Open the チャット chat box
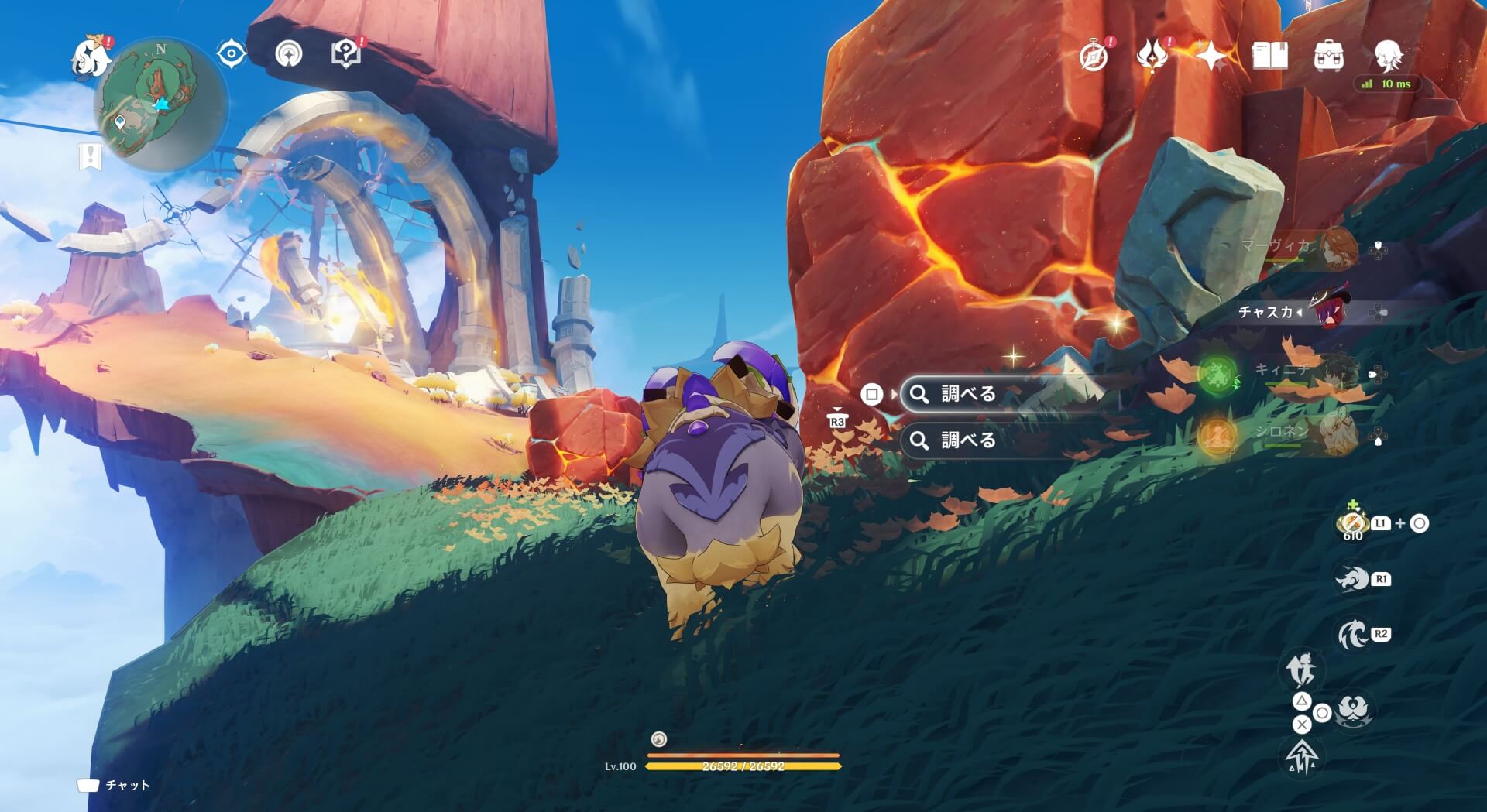The image size is (1487, 812). coord(114,785)
